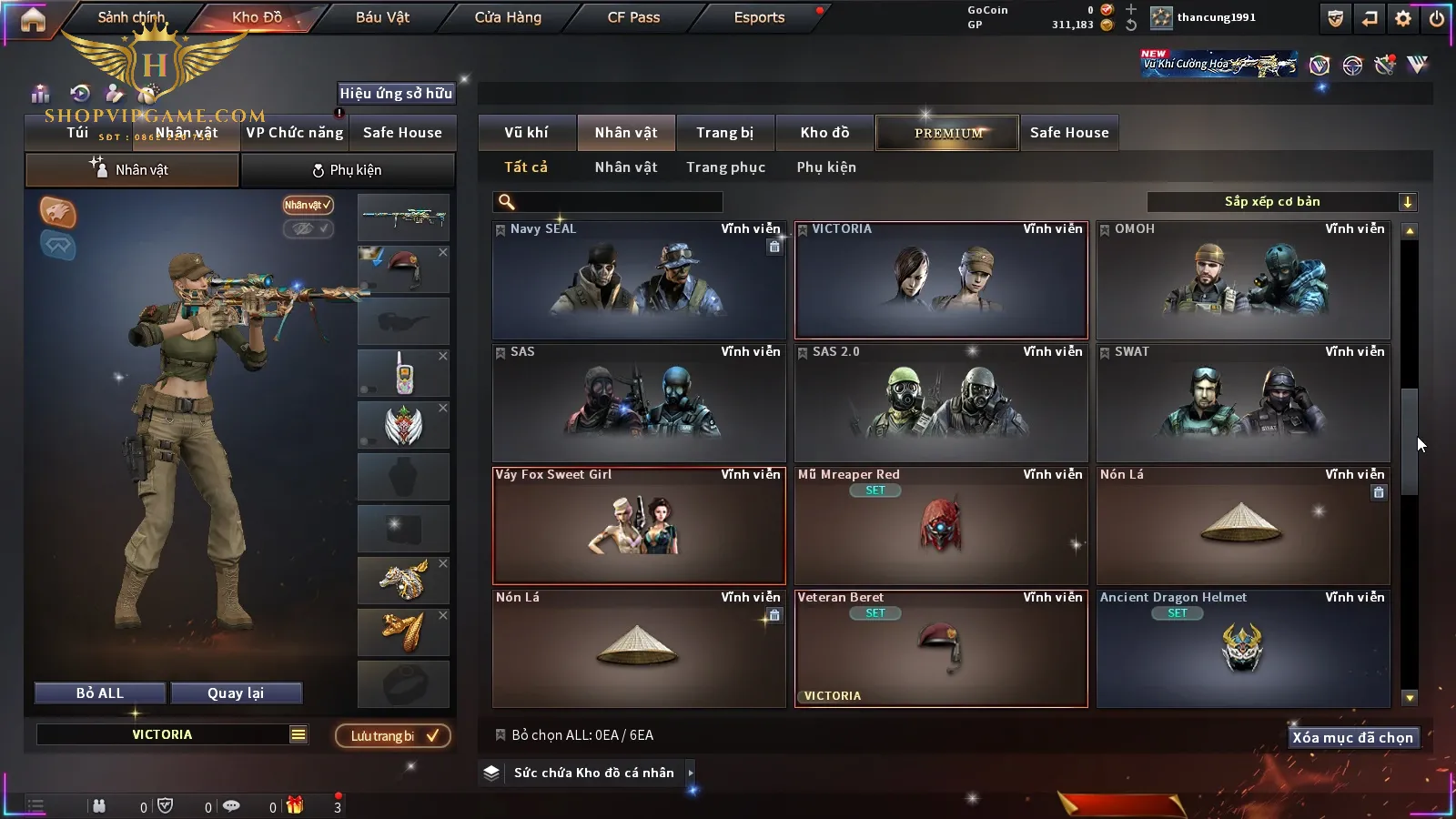Viewport: 1456px width, 819px height.
Task: Expand Sức chứa Kho đồ cá nhân
Action: pos(593,773)
